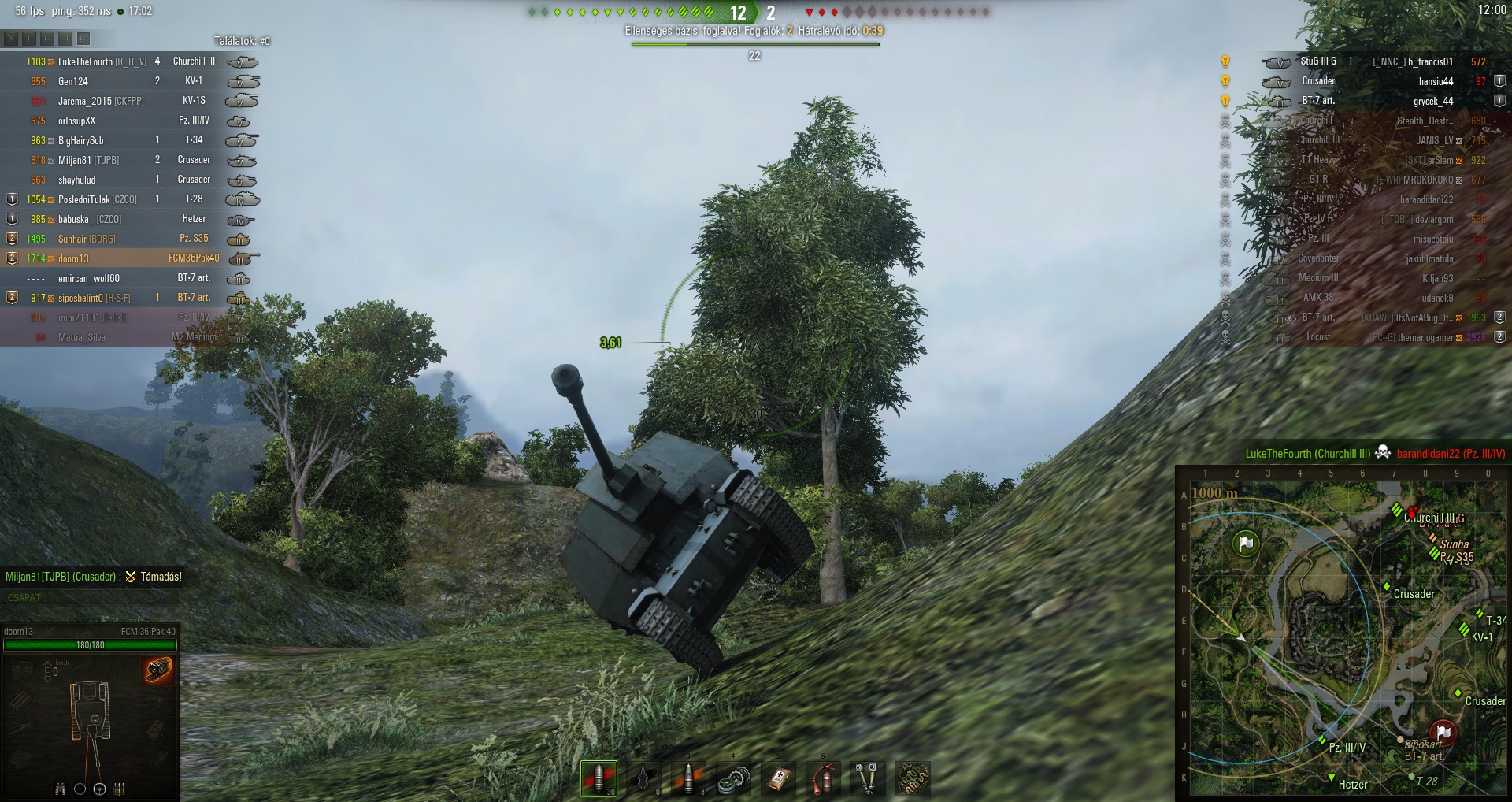Click the steering wheel driver icon
The width and height of the screenshot is (1512, 802).
(99, 789)
